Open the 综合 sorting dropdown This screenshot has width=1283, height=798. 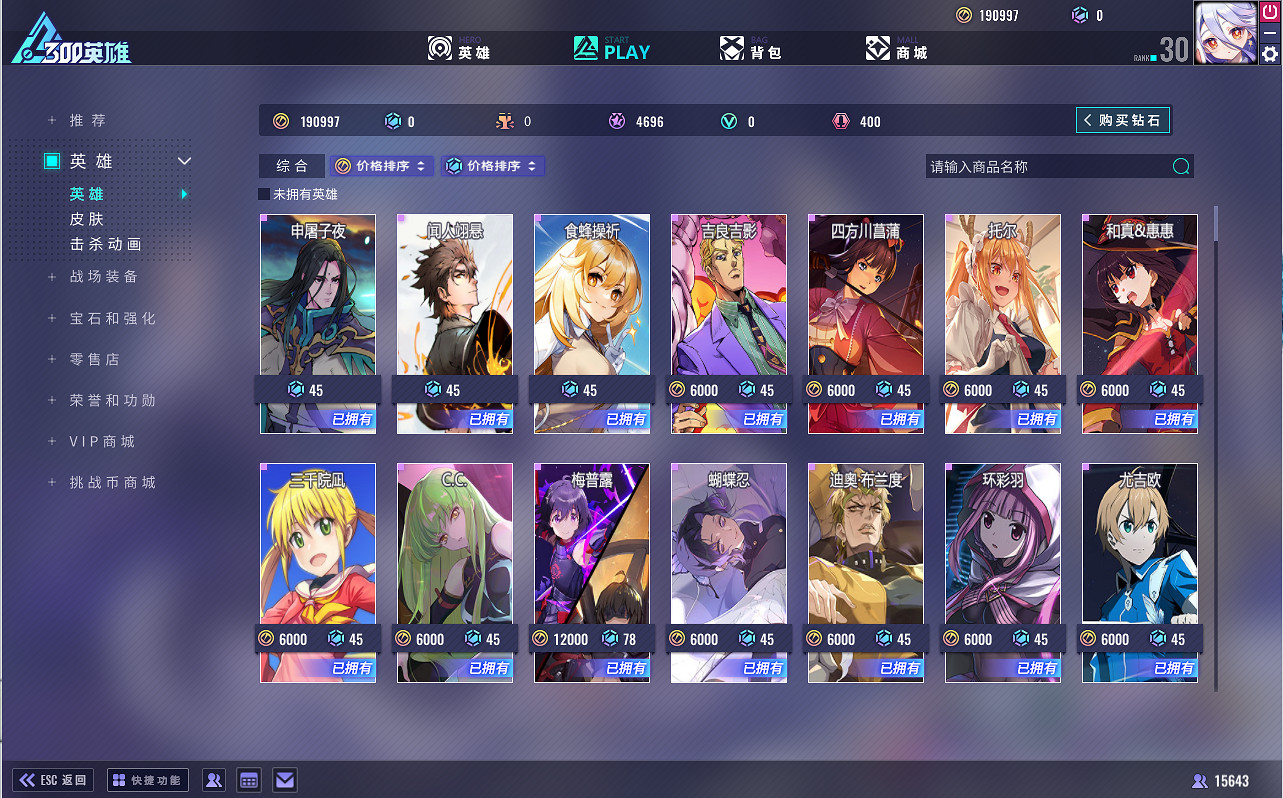click(x=291, y=165)
